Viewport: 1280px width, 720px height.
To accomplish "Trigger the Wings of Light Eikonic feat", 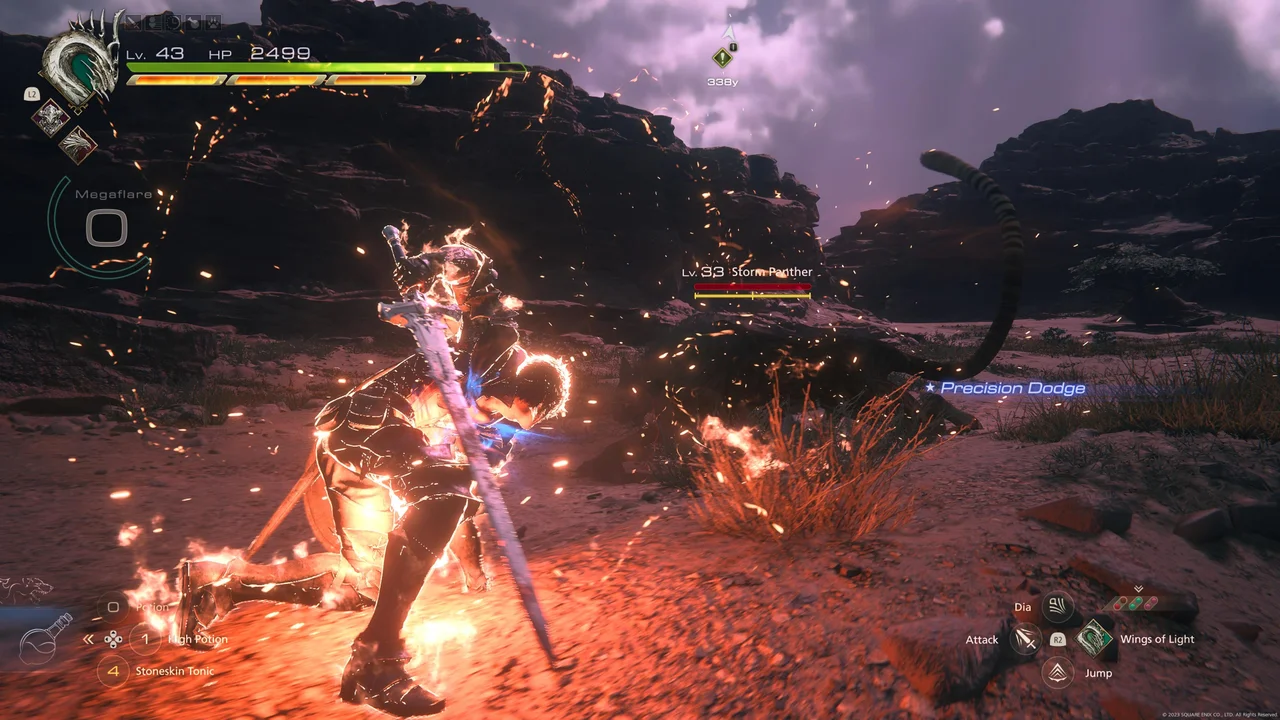I will (1096, 638).
